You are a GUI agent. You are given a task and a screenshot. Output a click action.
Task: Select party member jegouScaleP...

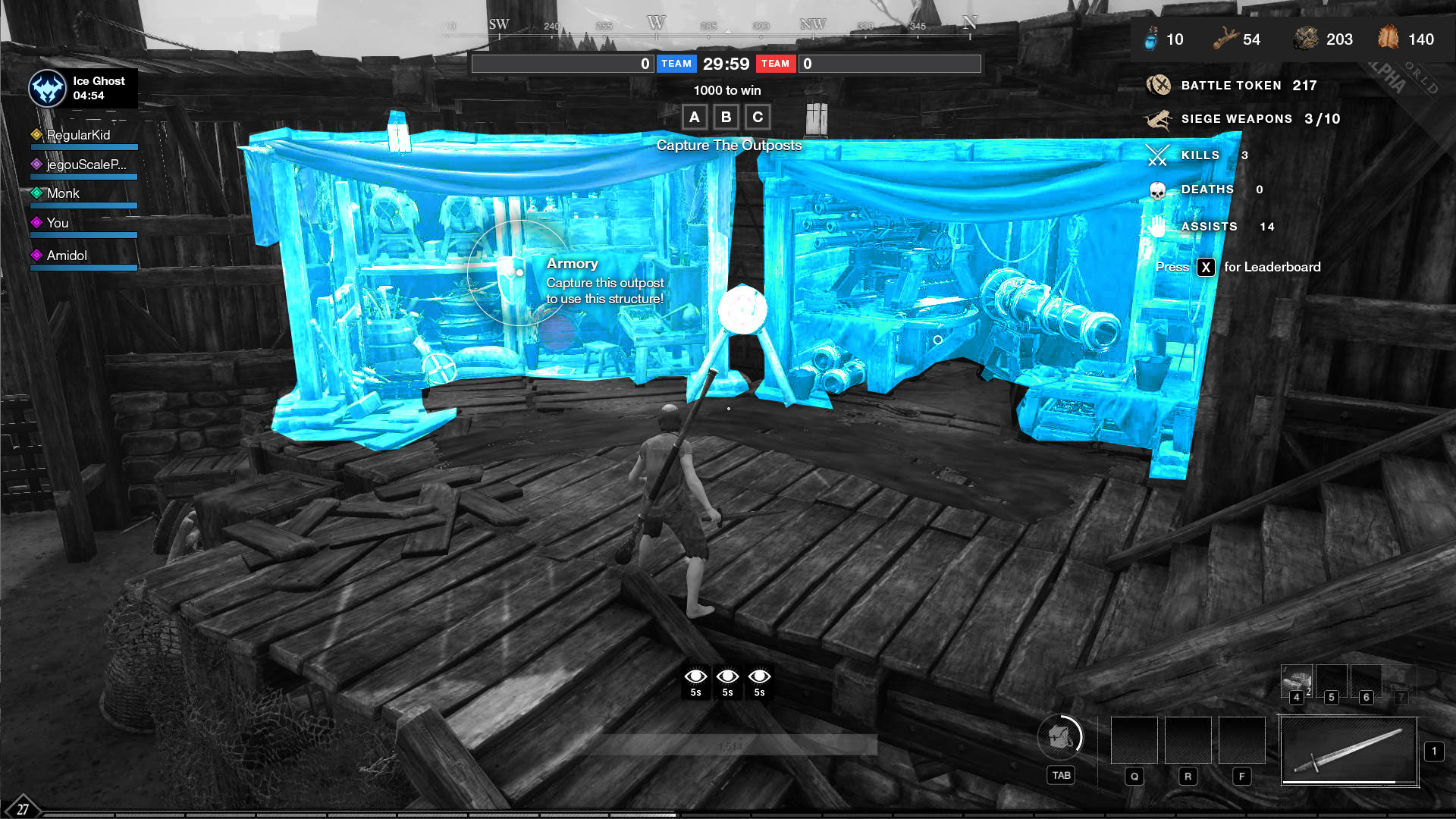(x=86, y=165)
